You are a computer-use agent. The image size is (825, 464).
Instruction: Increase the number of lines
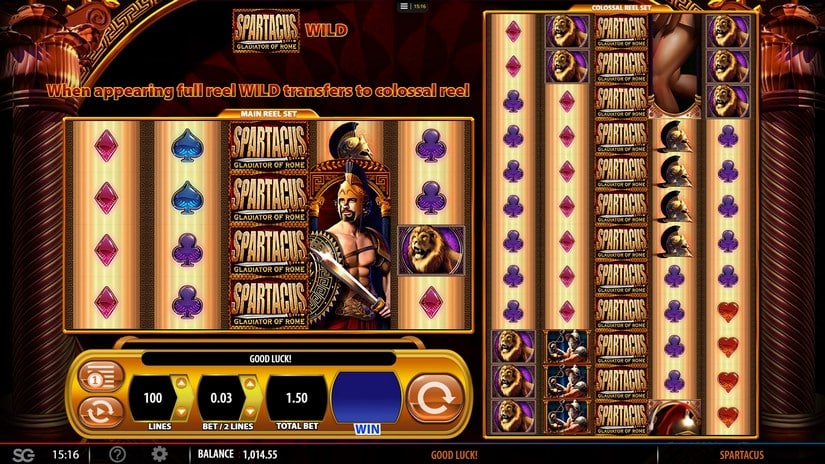[x=181, y=383]
